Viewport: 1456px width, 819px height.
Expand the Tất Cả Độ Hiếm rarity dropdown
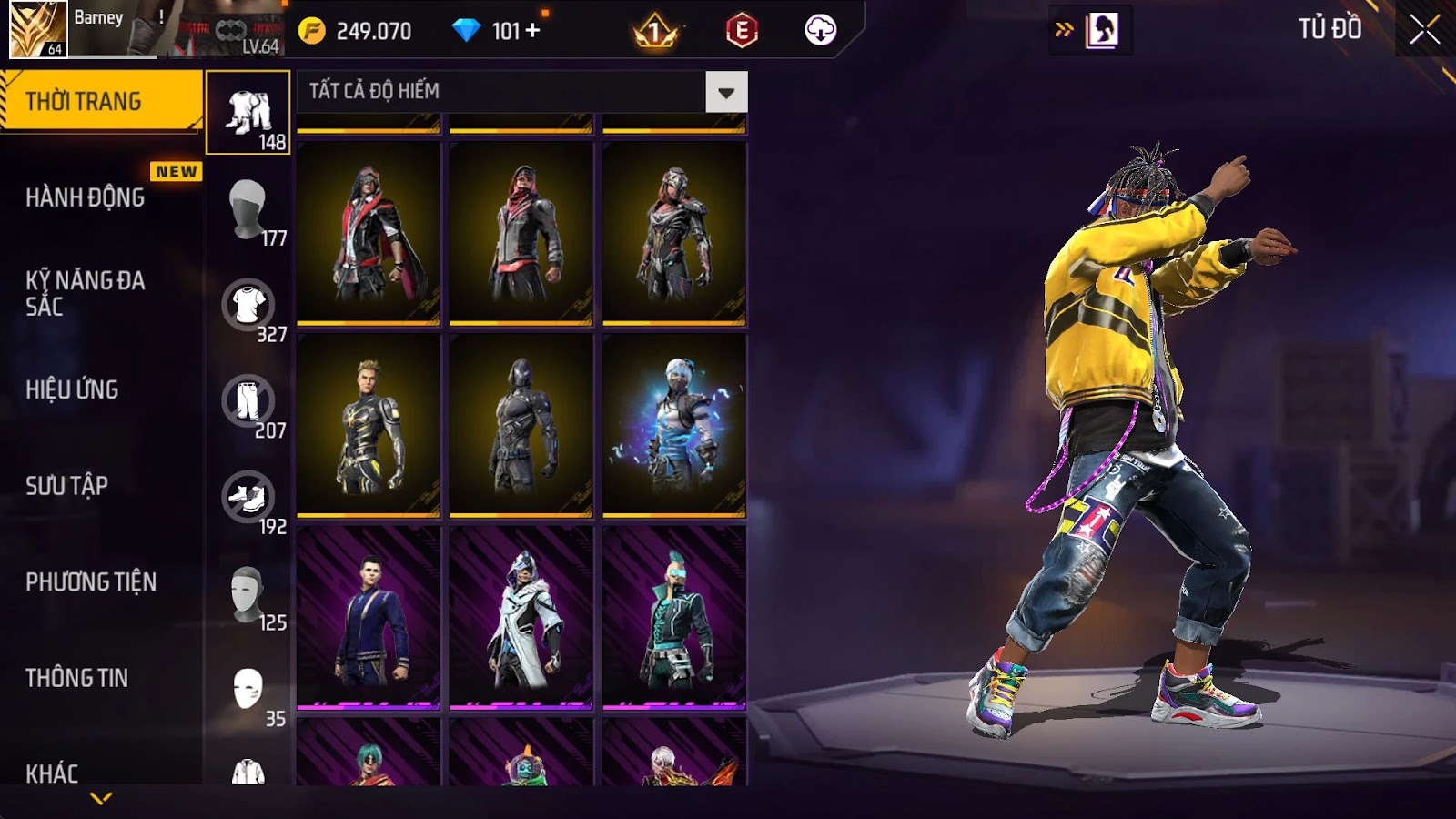click(x=725, y=92)
